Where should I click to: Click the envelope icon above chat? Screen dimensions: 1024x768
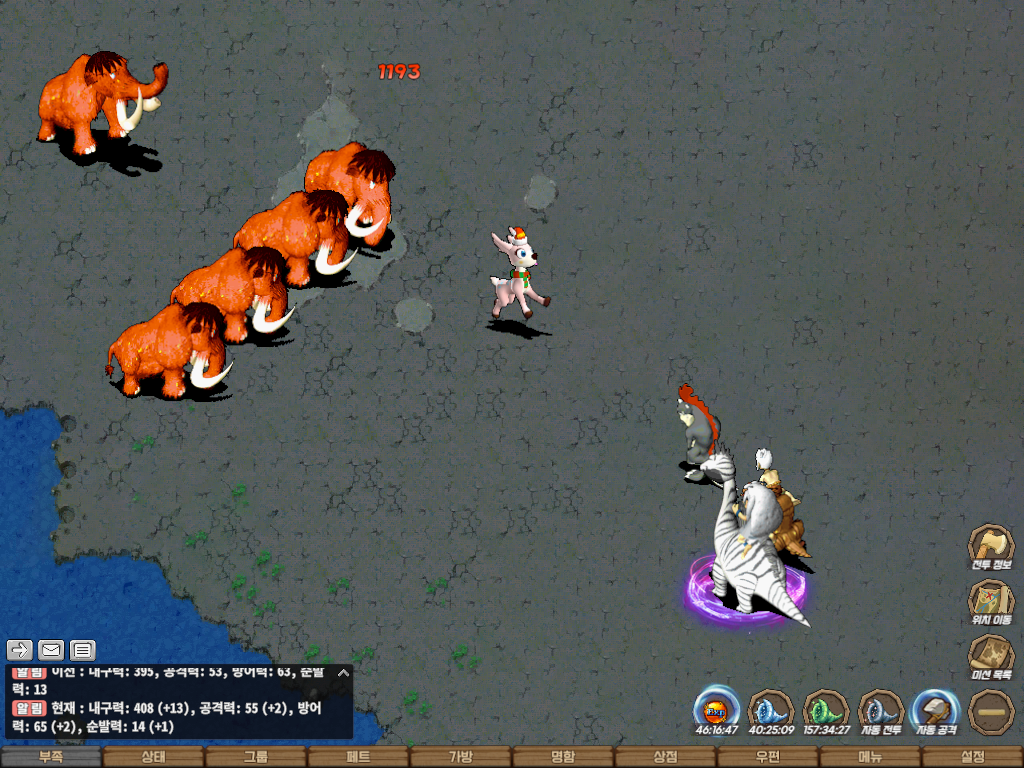tap(51, 650)
